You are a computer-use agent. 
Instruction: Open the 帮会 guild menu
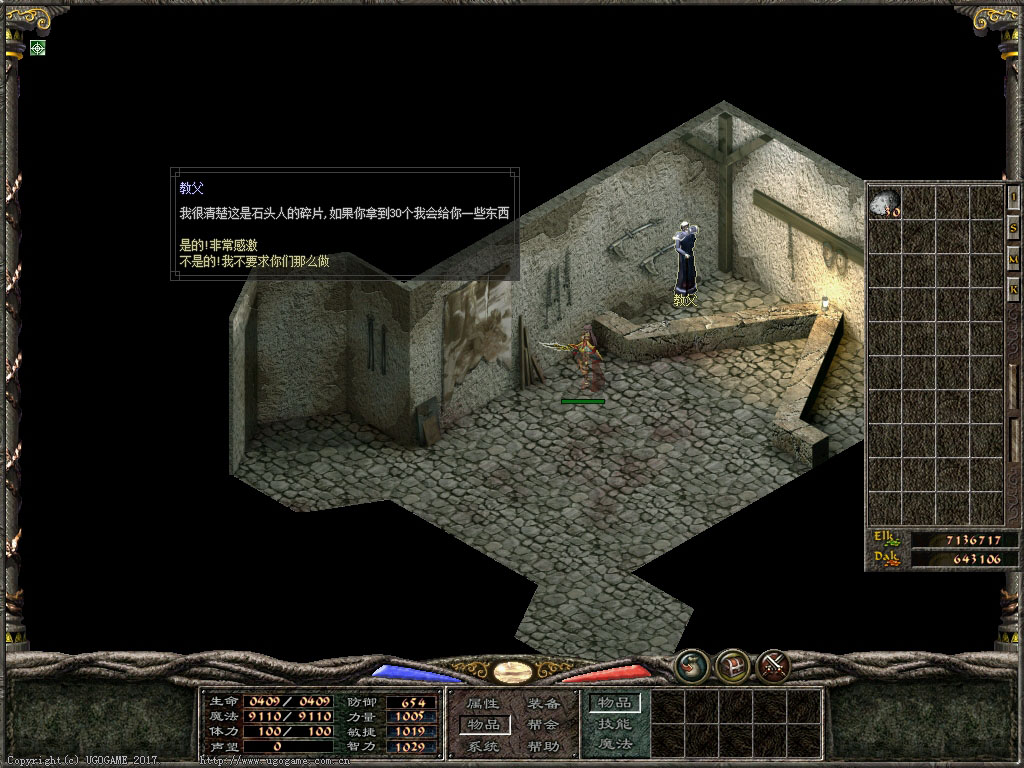coord(543,725)
